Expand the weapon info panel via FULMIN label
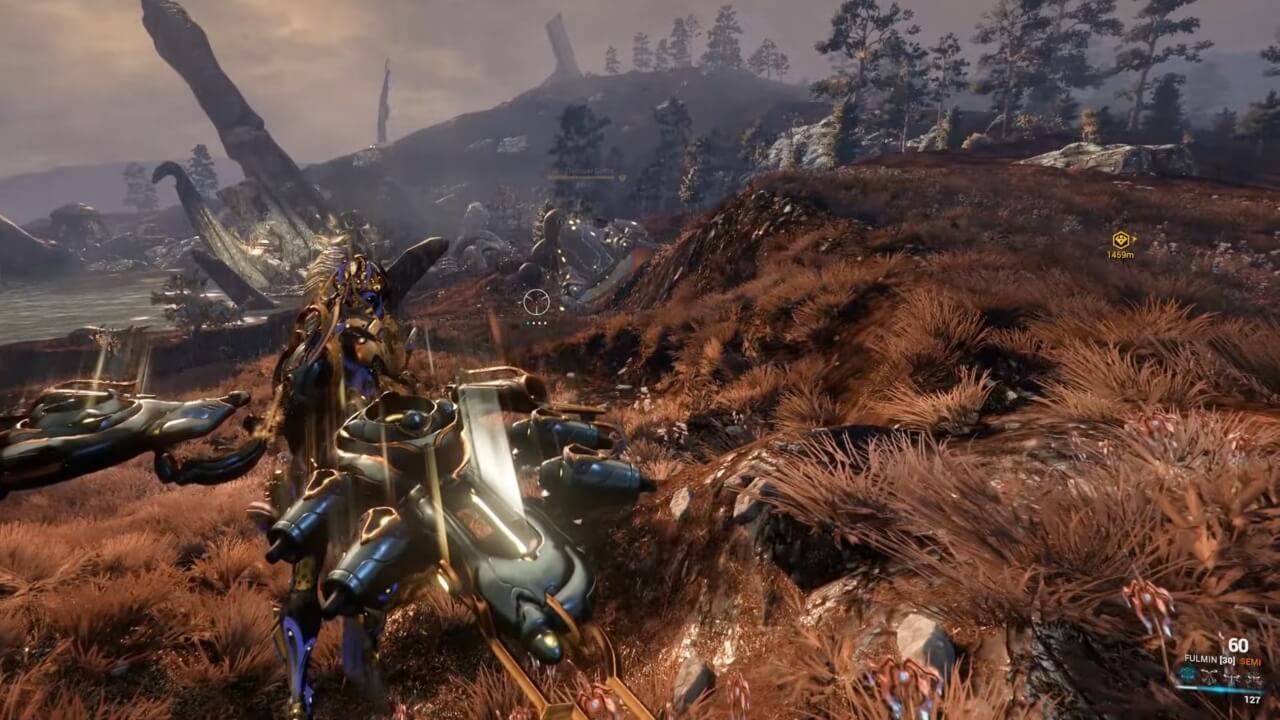 coord(1203,659)
